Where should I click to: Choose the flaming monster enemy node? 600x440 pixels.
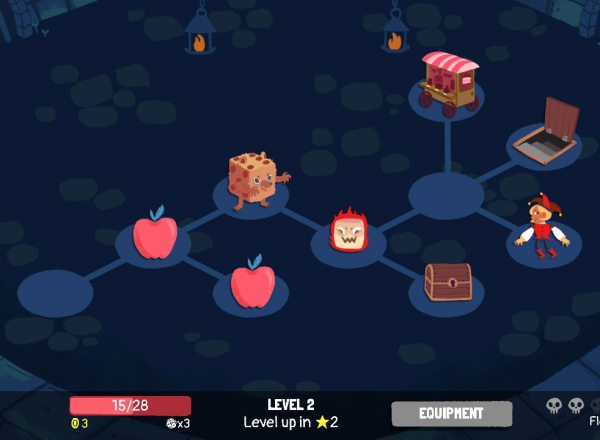(348, 234)
